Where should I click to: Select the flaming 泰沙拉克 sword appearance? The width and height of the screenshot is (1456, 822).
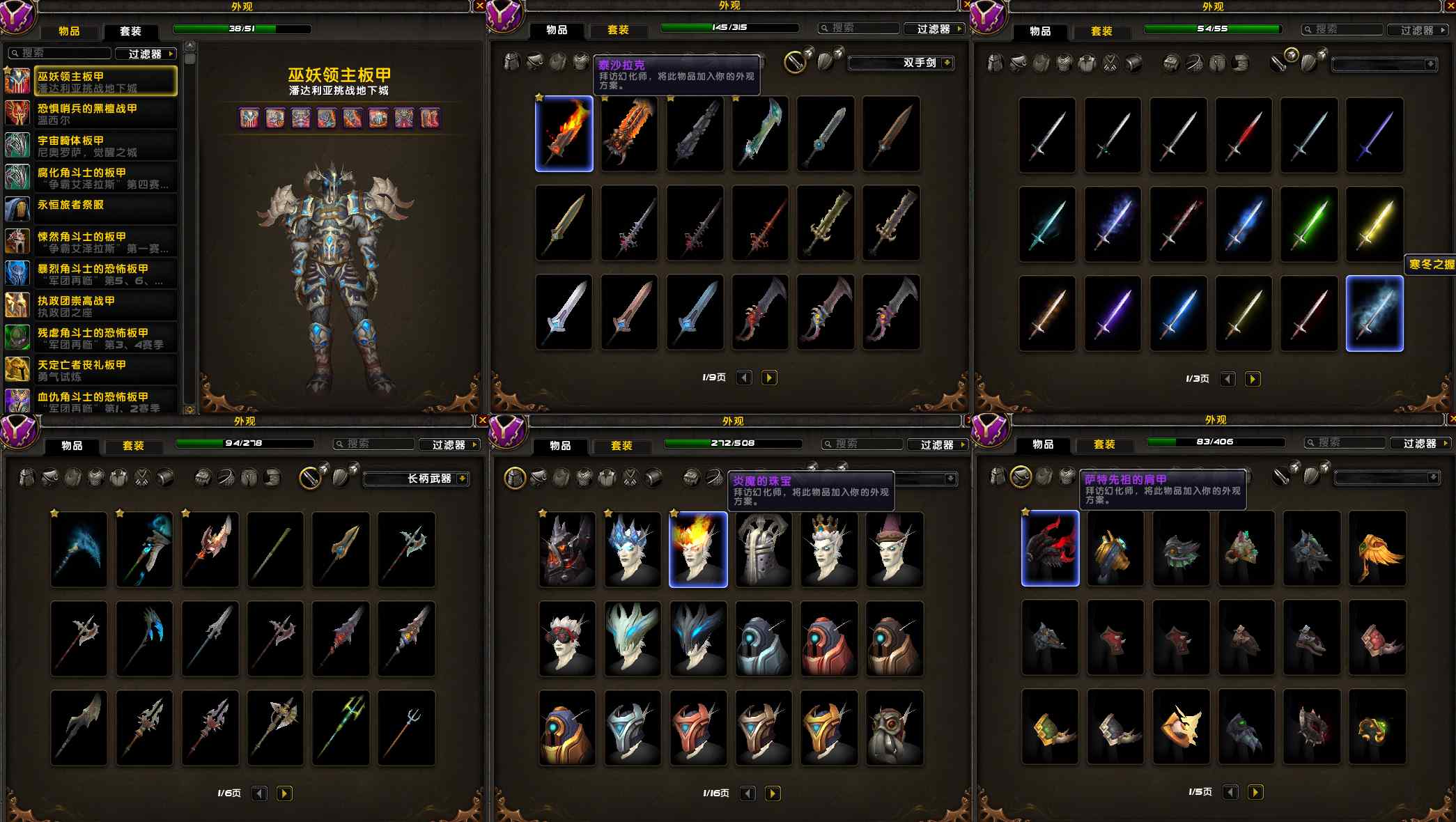click(564, 134)
